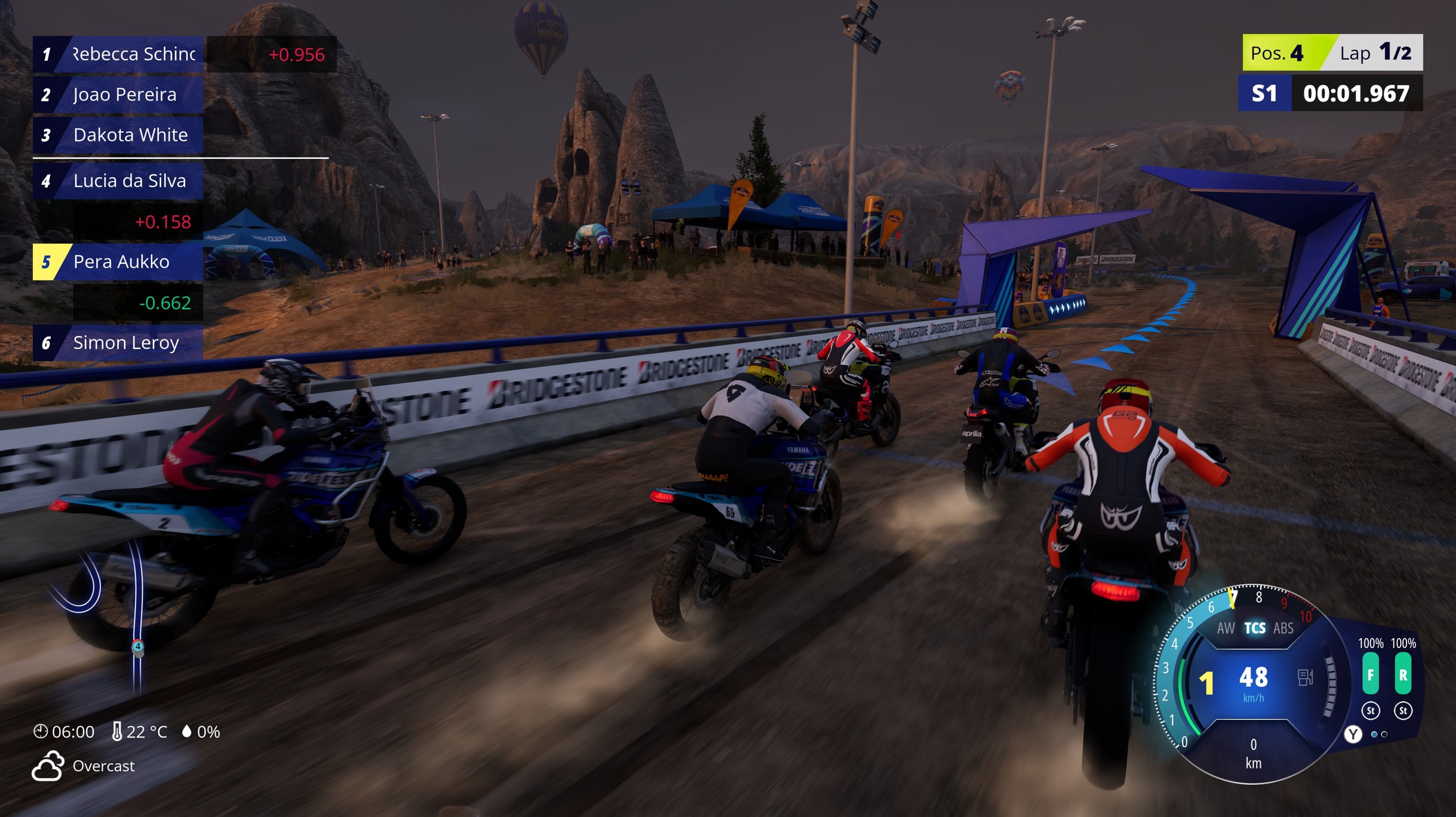Toggle the ABS indicator on the dashboard
The image size is (1456, 817).
click(1283, 628)
